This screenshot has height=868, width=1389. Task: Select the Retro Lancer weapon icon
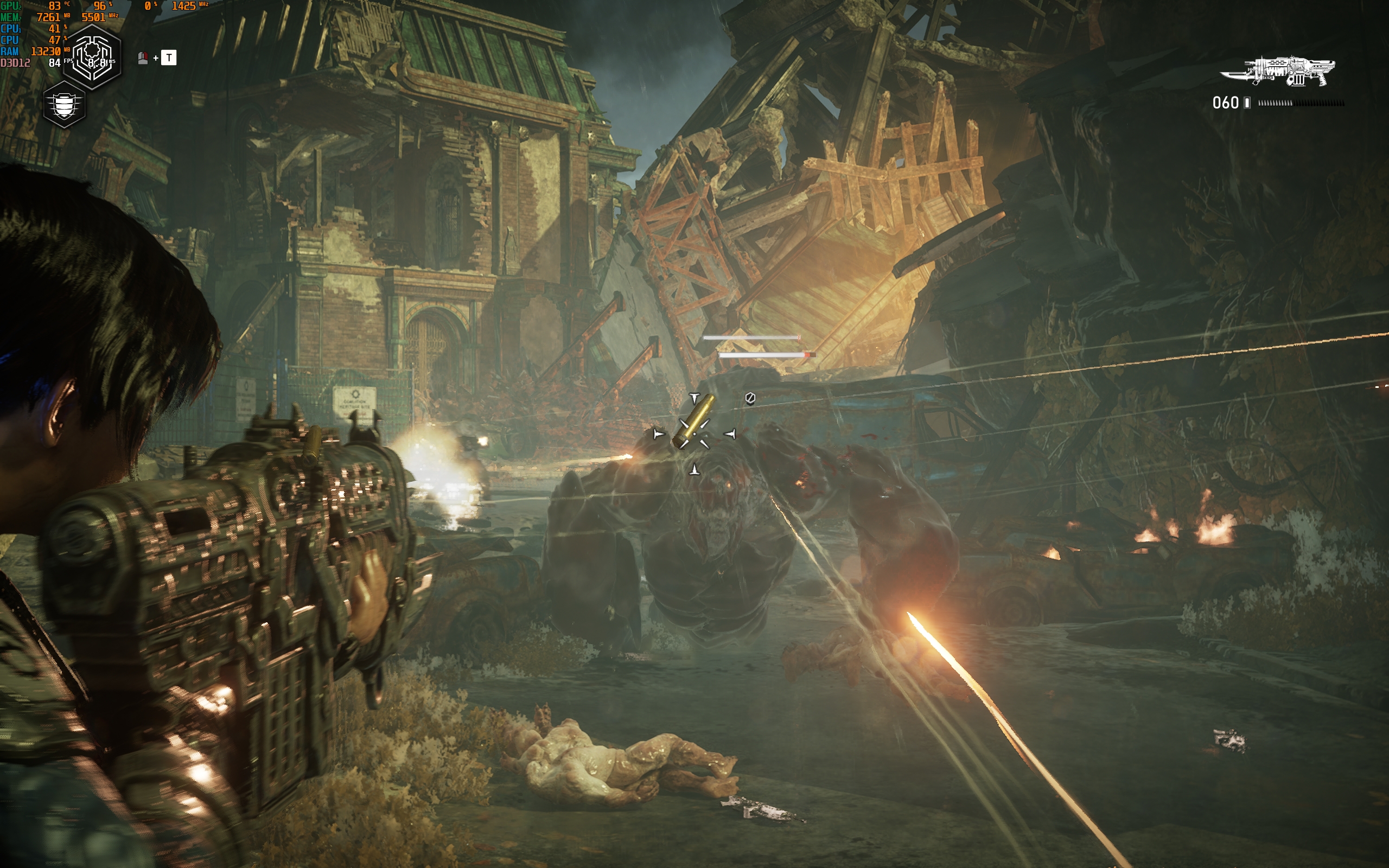click(x=1279, y=71)
